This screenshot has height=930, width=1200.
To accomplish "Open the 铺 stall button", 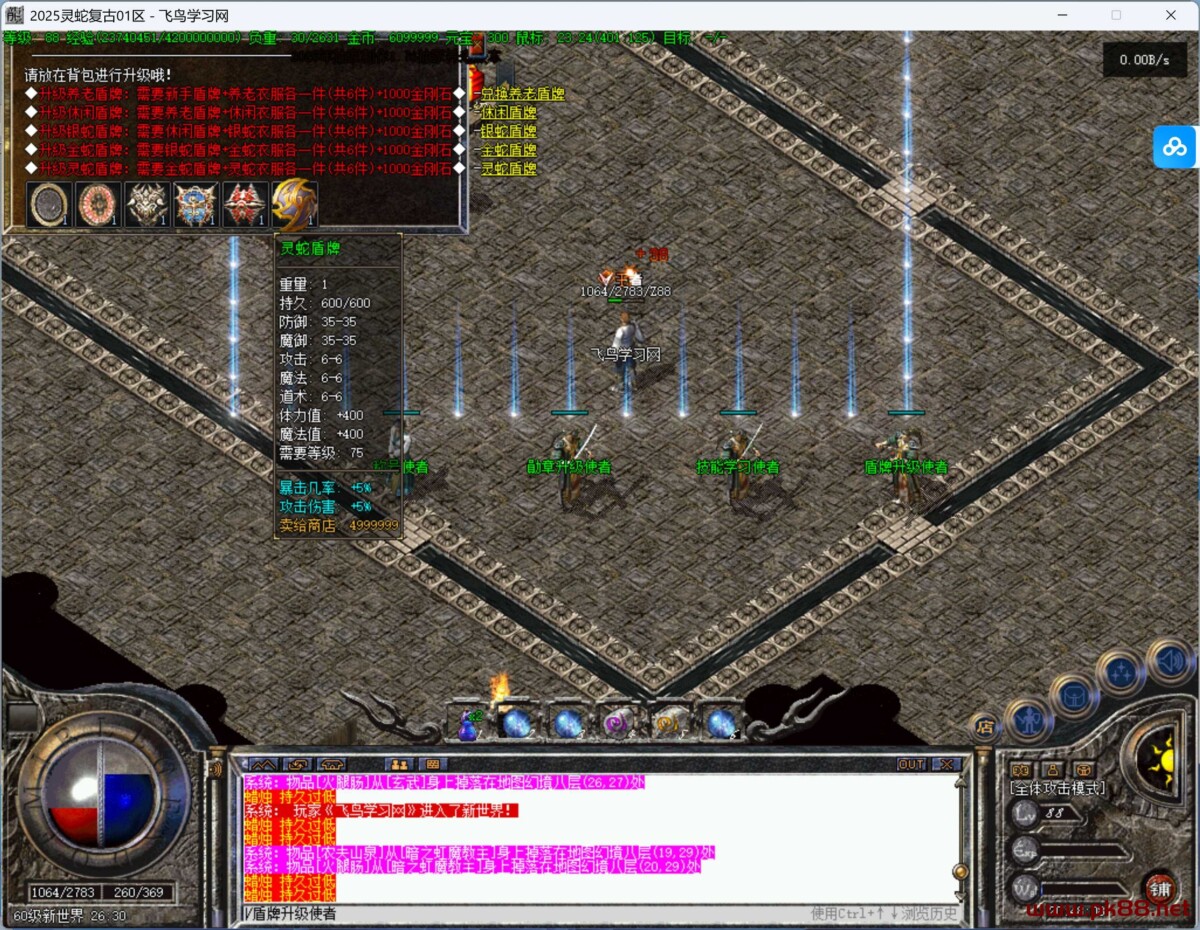I will pyautogui.click(x=1159, y=888).
